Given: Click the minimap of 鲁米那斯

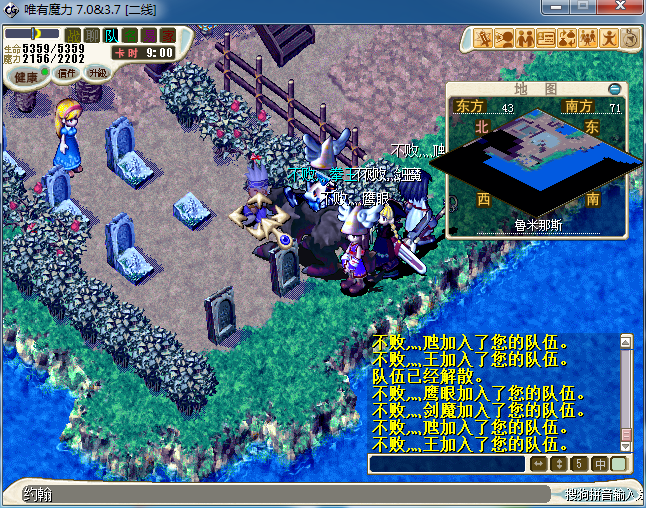Looking at the screenshot, I should (542, 158).
